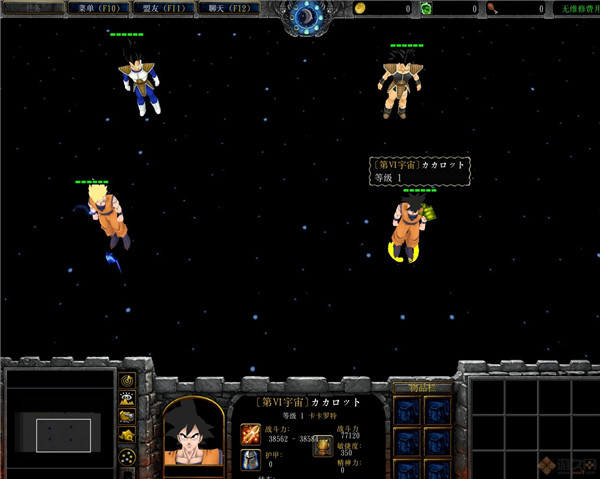Open the formation toggle button below minimap icons
The width and height of the screenshot is (600, 479).
click(x=128, y=457)
